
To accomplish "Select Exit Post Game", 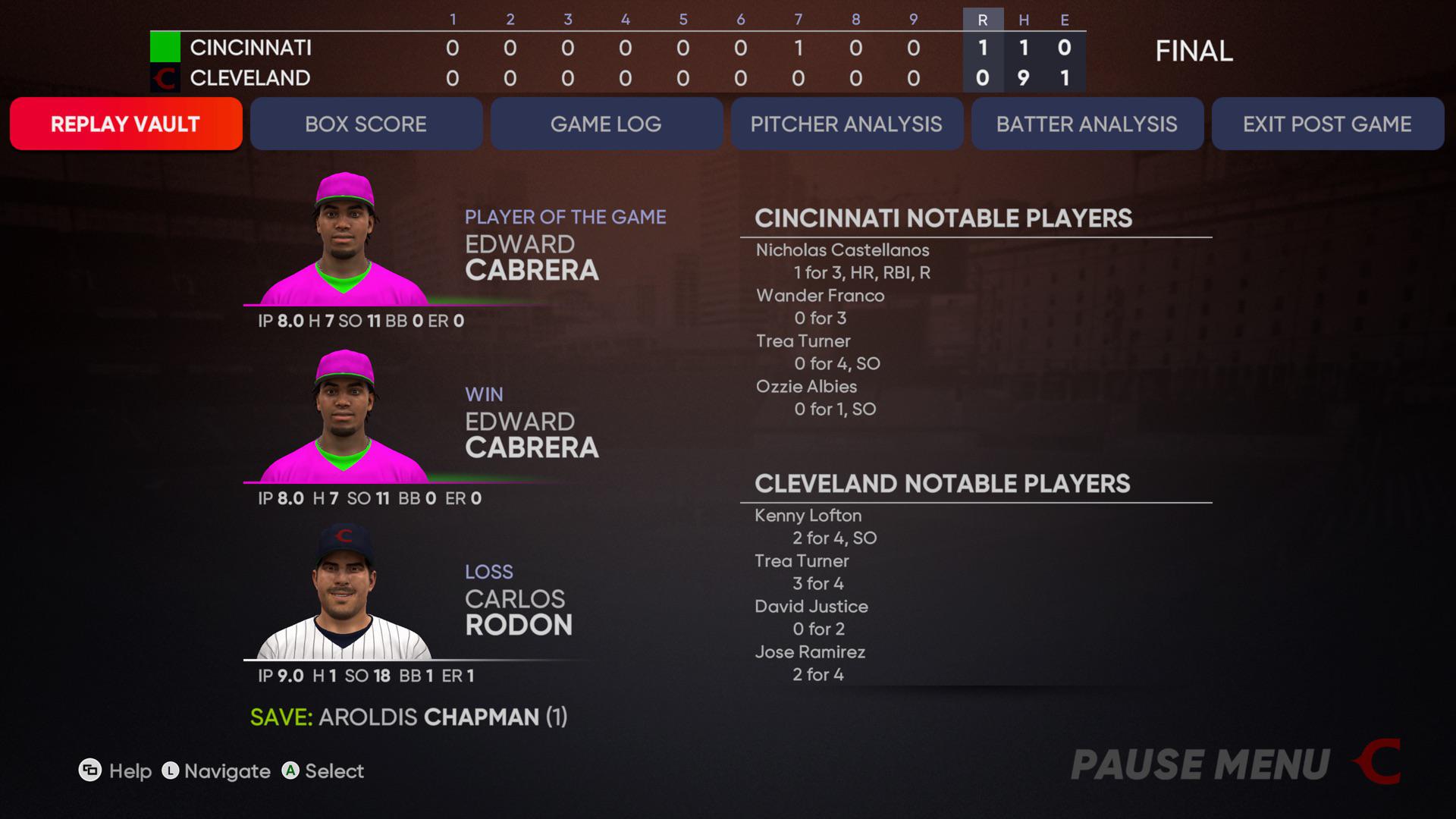I will [x=1327, y=124].
